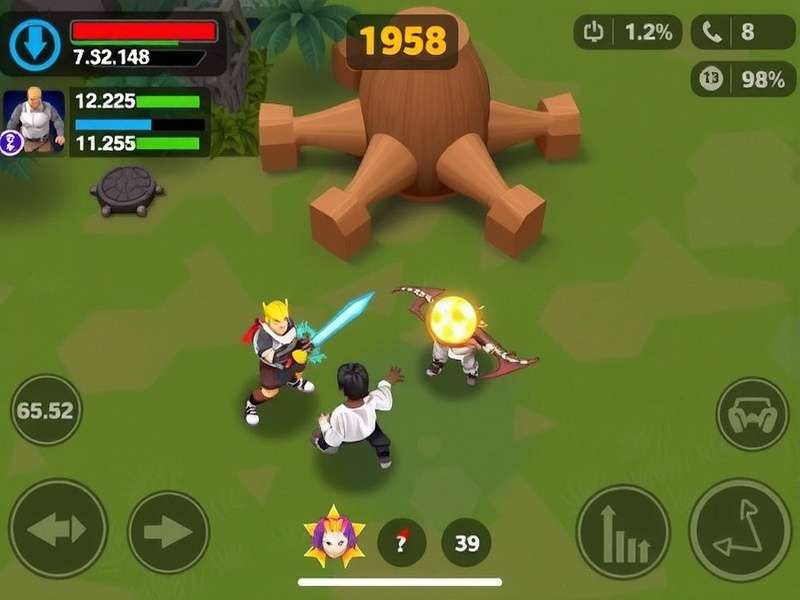Activate the rising bars arrow button
Screen dimensions: 800x600
tap(623, 532)
